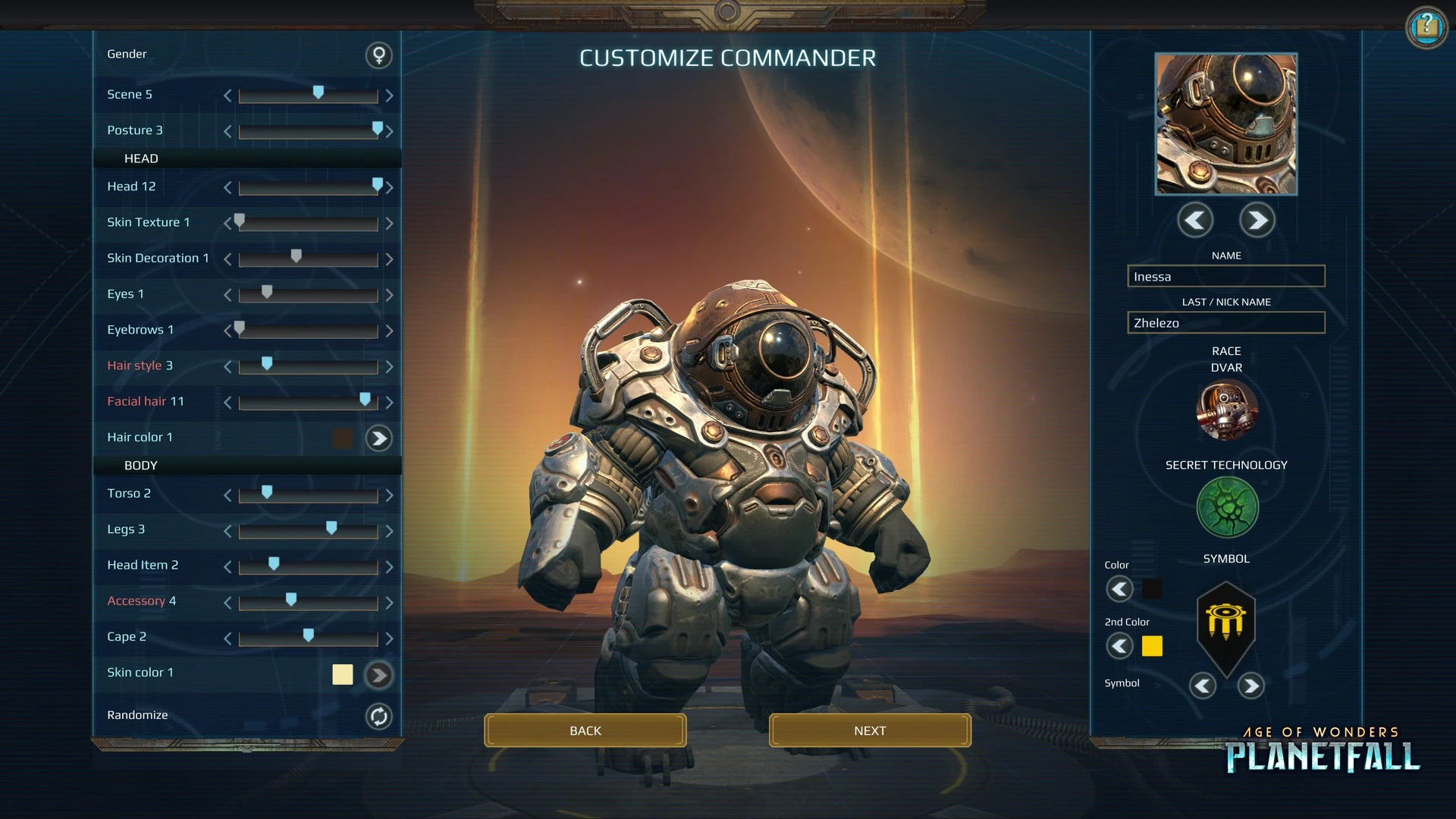Proceed with the NEXT button

coord(869,730)
